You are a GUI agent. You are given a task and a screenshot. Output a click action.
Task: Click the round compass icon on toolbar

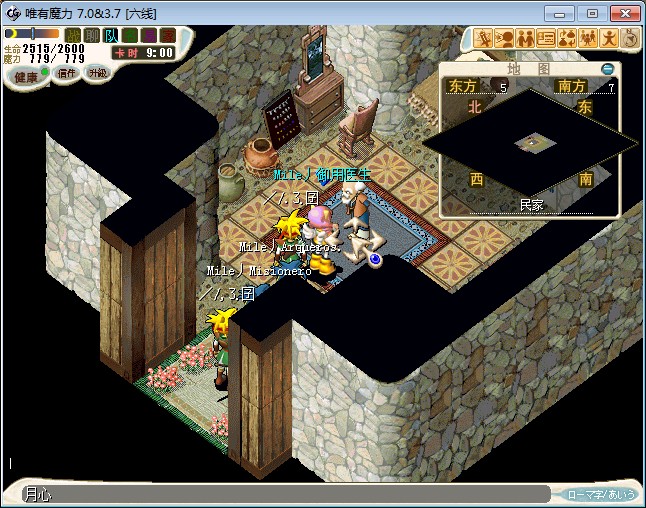point(630,38)
